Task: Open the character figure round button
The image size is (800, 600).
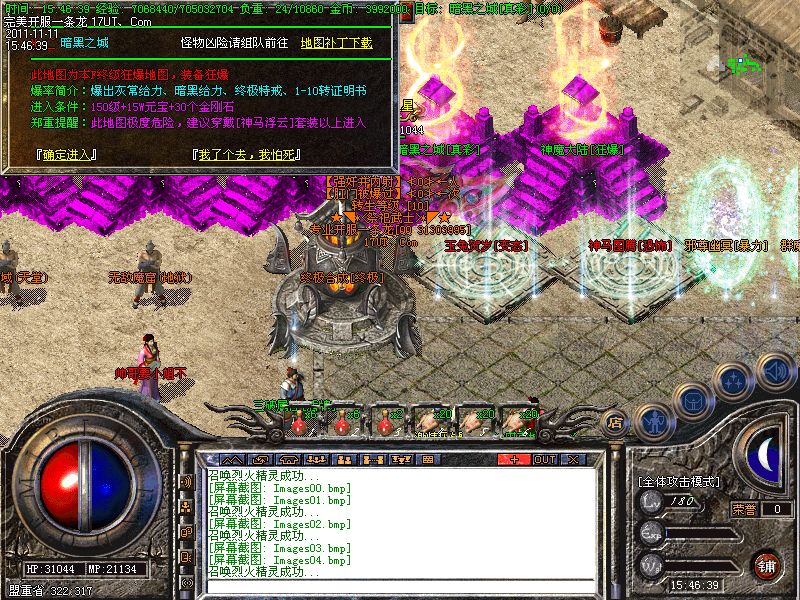Action: pos(655,421)
